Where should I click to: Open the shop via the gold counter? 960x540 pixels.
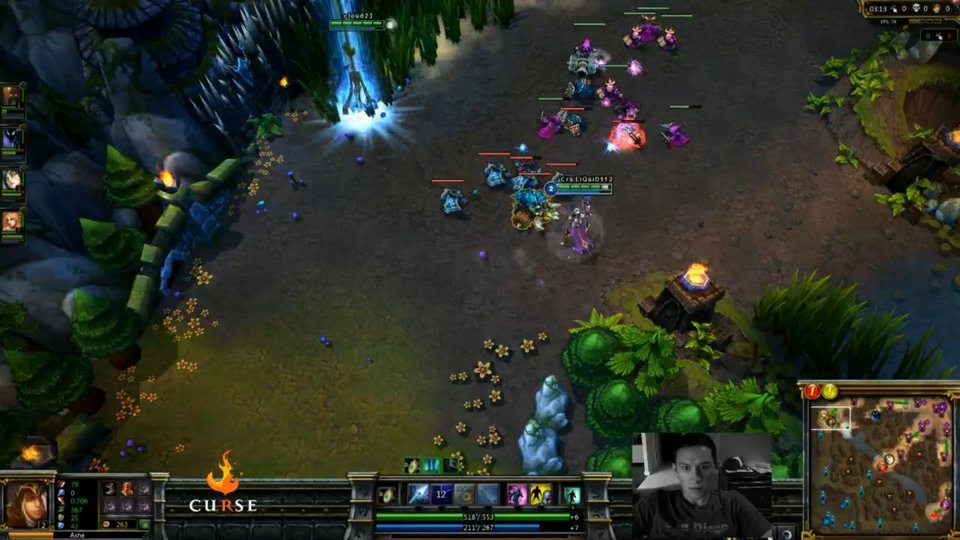124,523
